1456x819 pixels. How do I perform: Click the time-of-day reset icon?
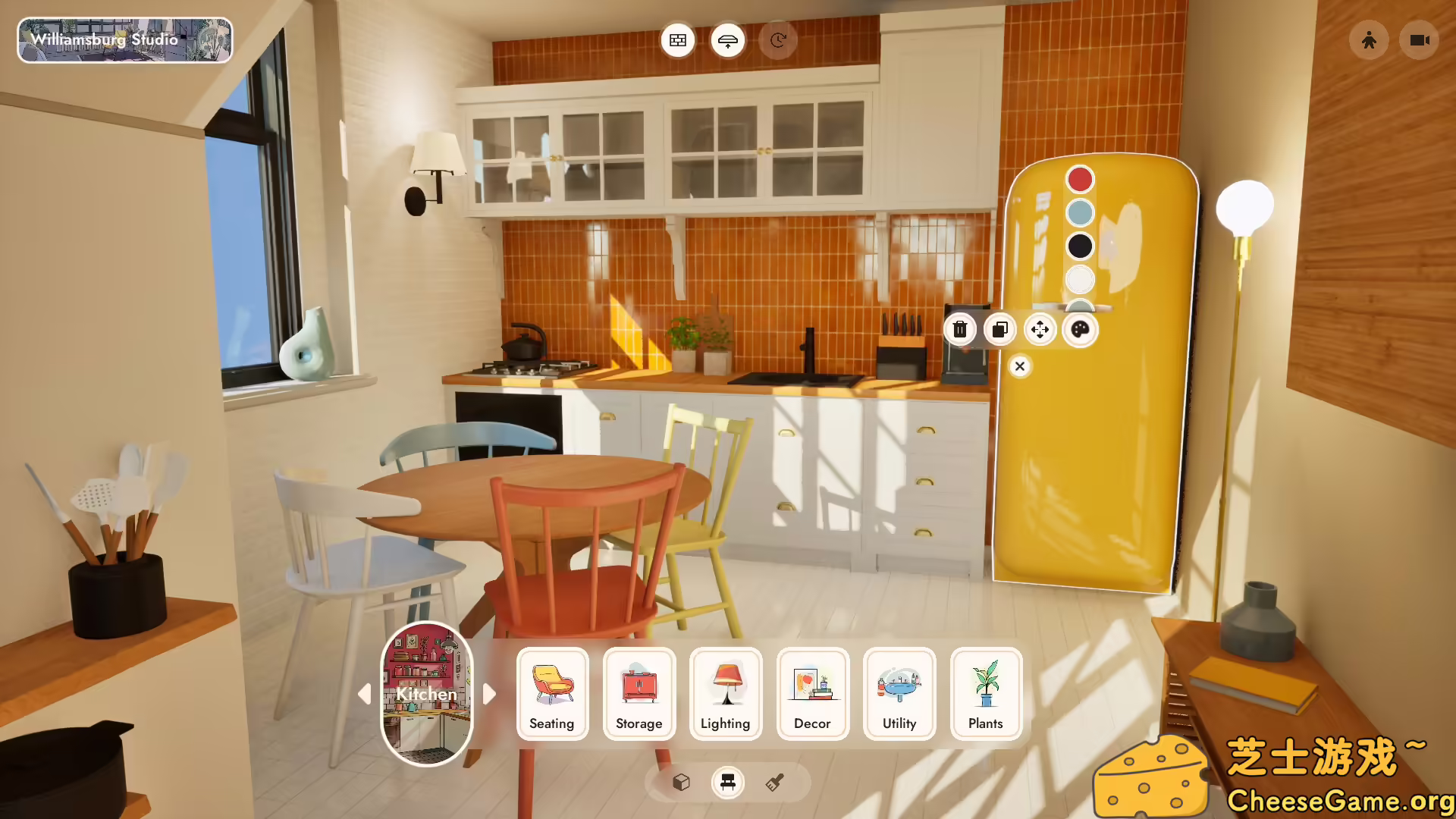click(777, 40)
